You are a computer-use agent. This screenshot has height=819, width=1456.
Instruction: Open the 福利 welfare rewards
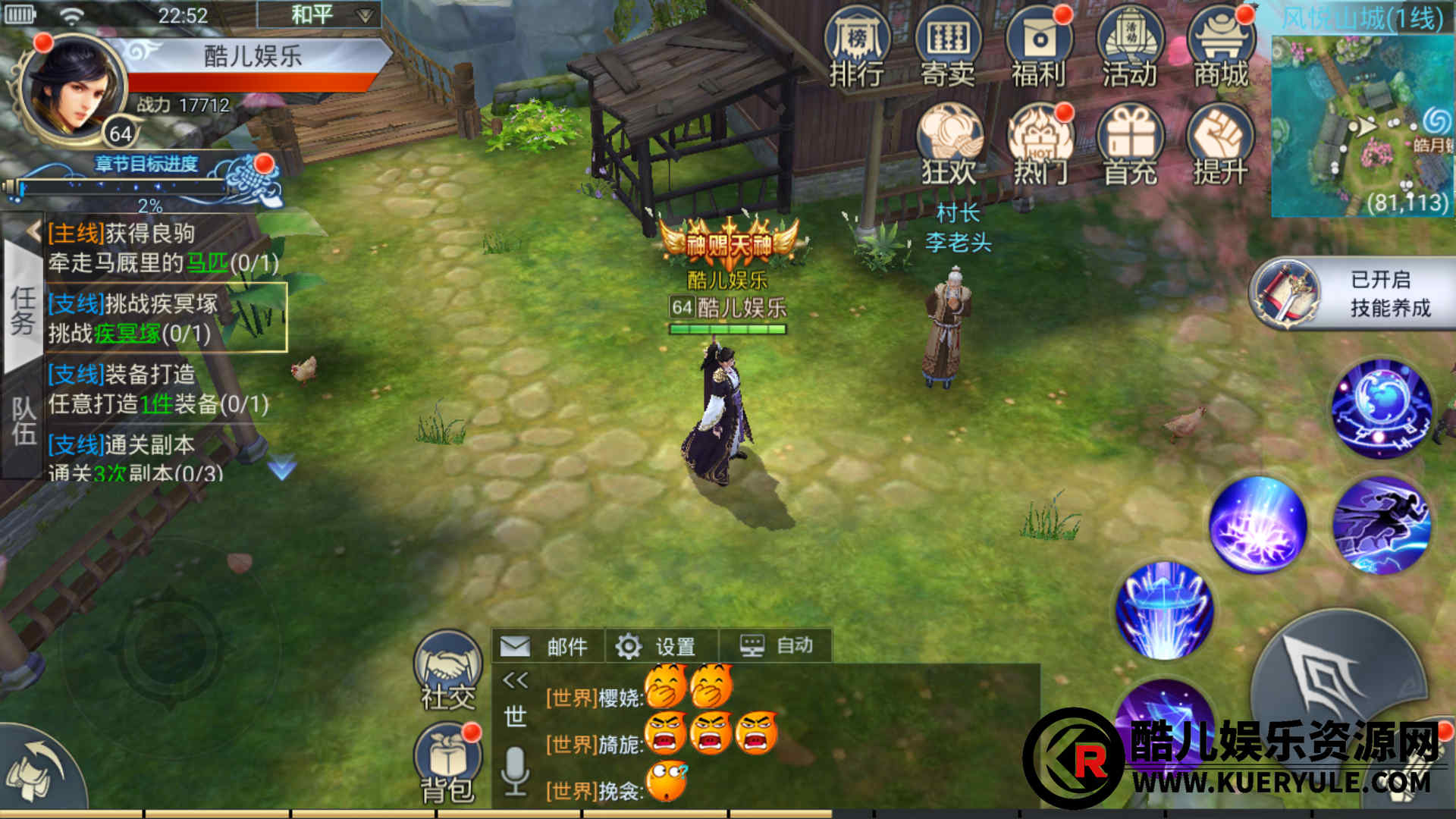click(1038, 47)
